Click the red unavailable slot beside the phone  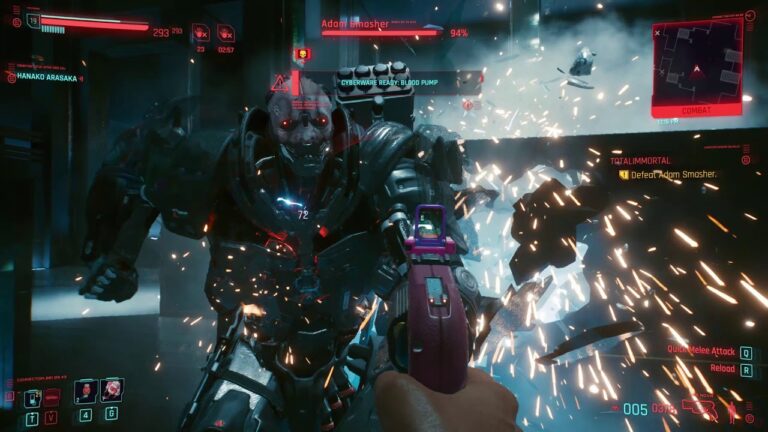[x=52, y=398]
